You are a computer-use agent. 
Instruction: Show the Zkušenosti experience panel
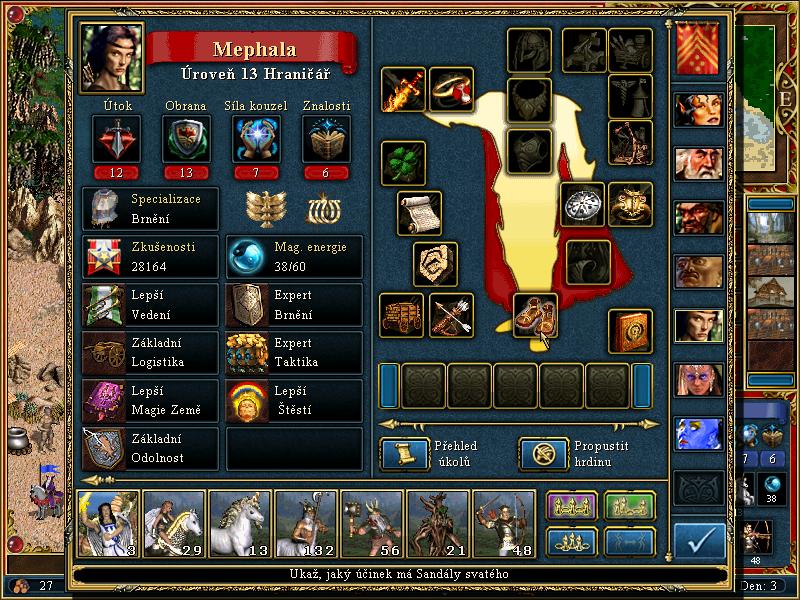pos(150,257)
